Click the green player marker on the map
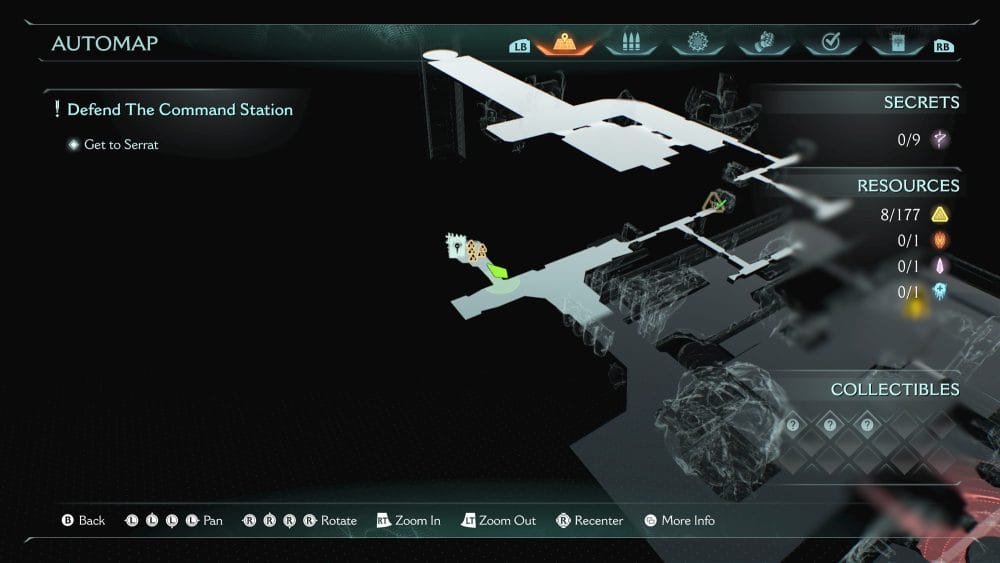Screen dimensions: 1000x563 498,270
